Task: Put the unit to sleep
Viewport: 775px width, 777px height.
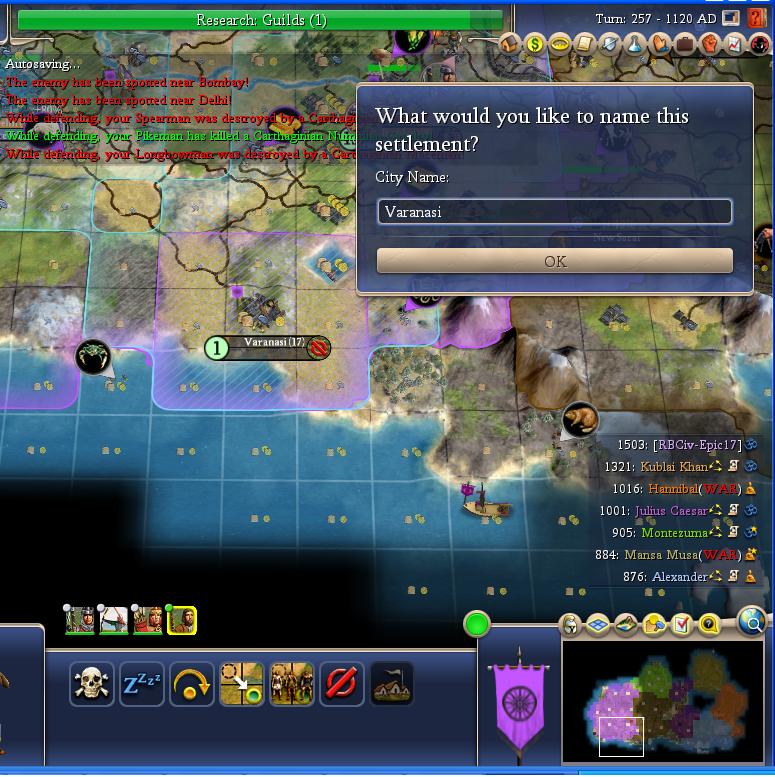Action: click(142, 684)
